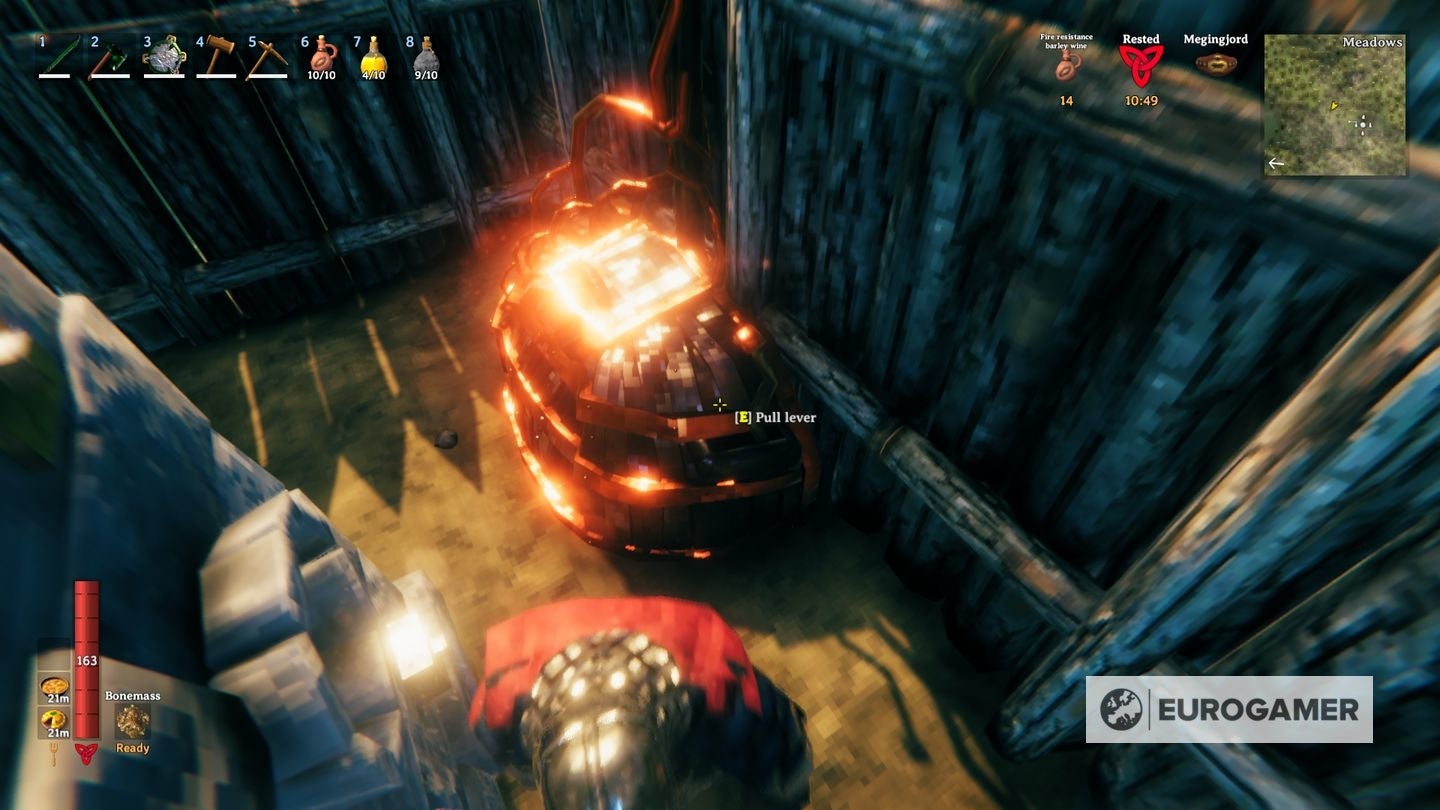Click the Megingjord belt status icon

(1218, 62)
